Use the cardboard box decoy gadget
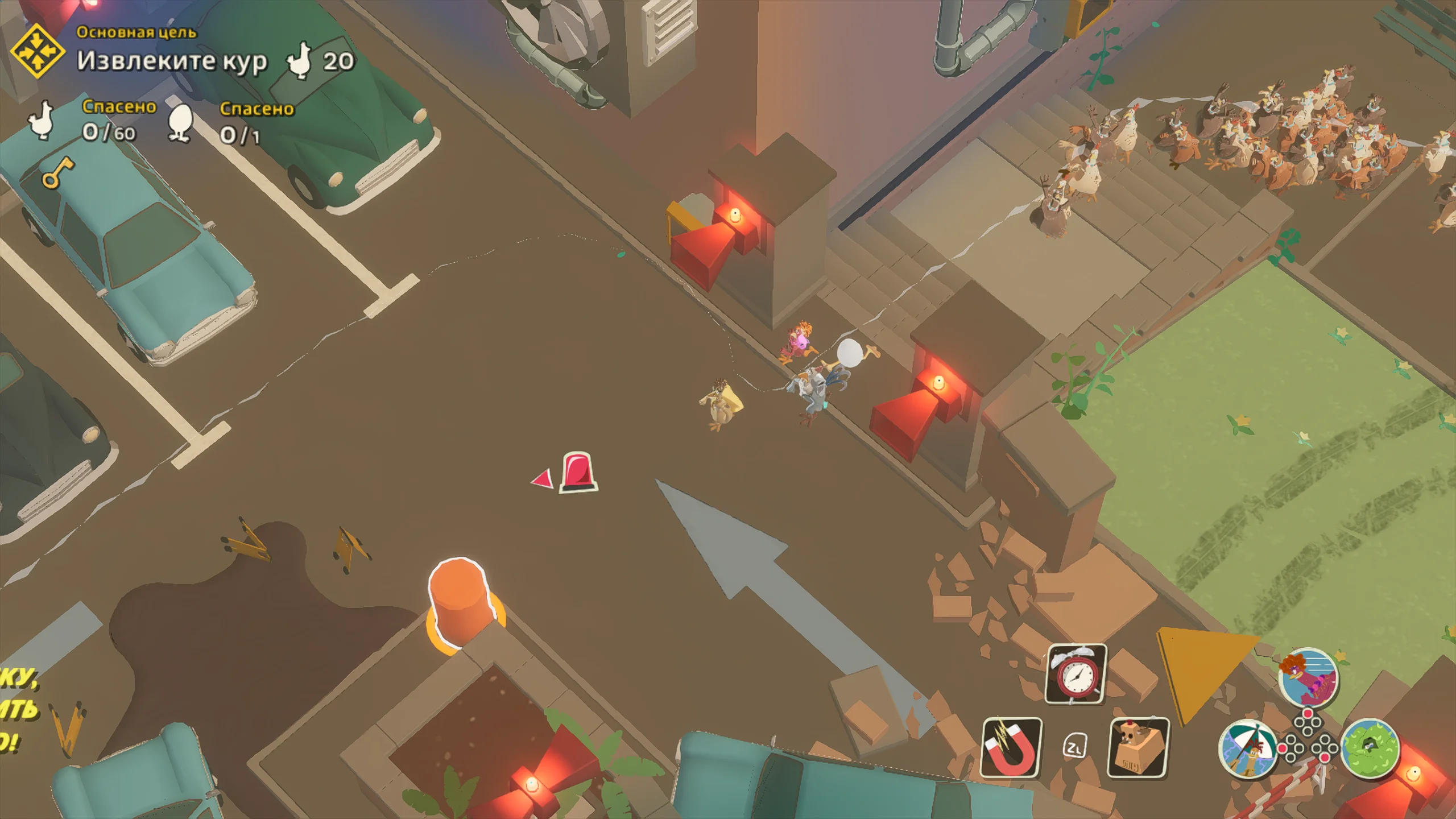 pyautogui.click(x=1137, y=747)
